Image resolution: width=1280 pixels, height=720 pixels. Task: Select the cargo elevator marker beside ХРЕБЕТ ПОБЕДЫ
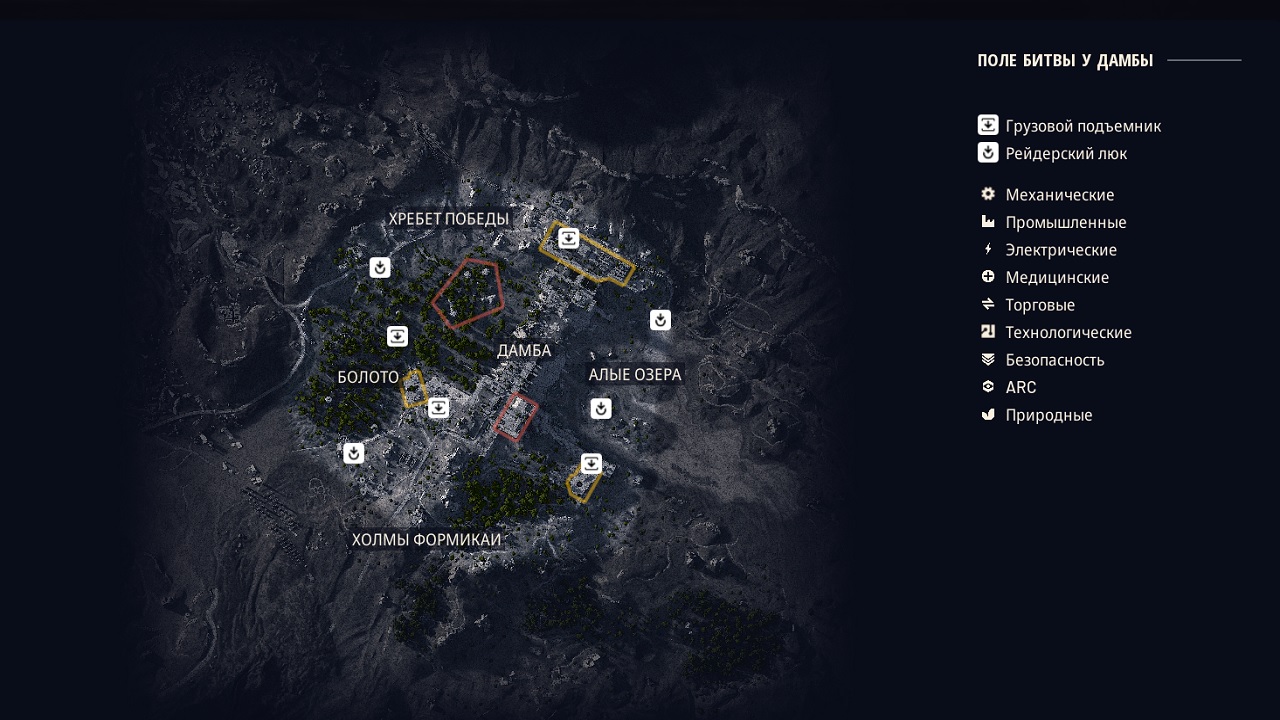point(568,238)
